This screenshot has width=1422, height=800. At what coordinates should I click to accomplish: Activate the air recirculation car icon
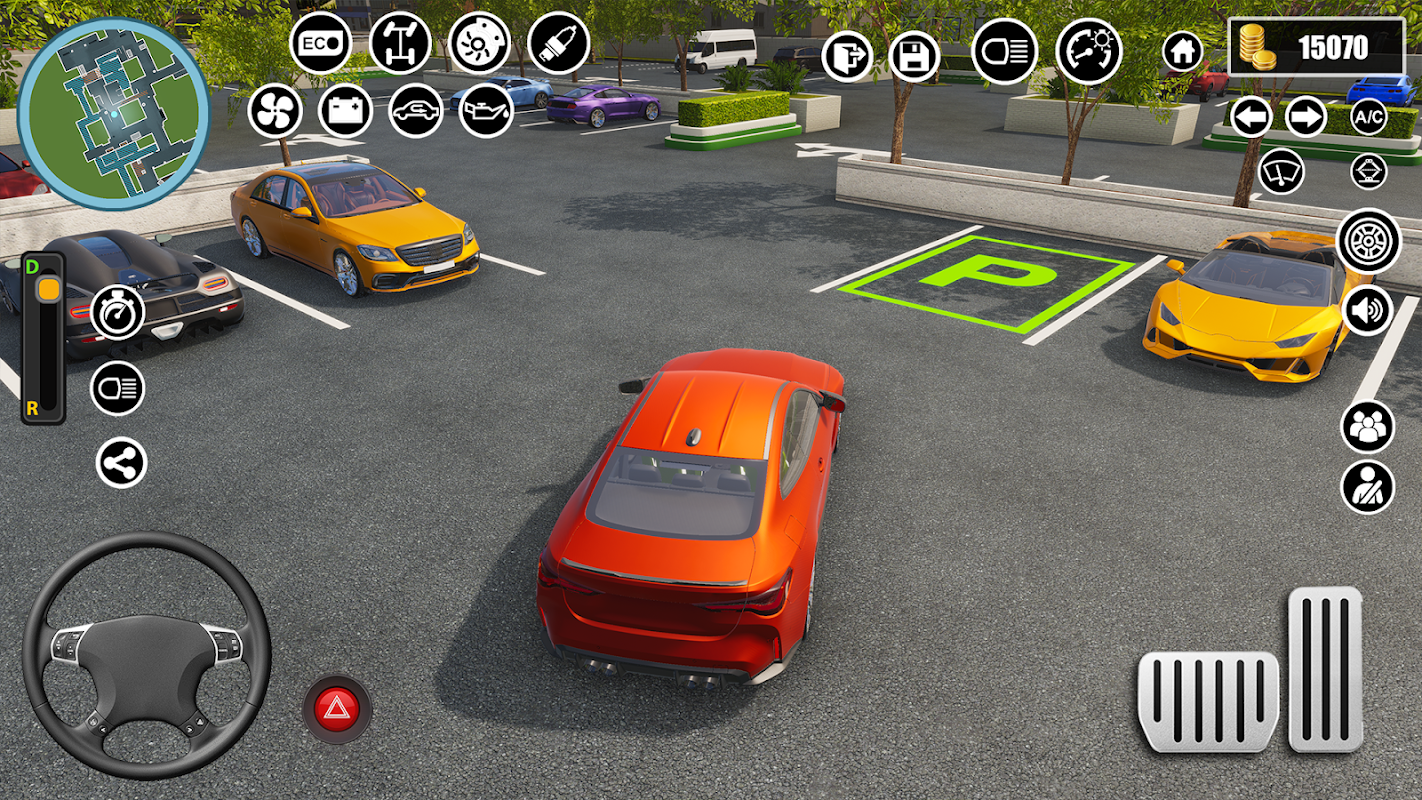(416, 110)
